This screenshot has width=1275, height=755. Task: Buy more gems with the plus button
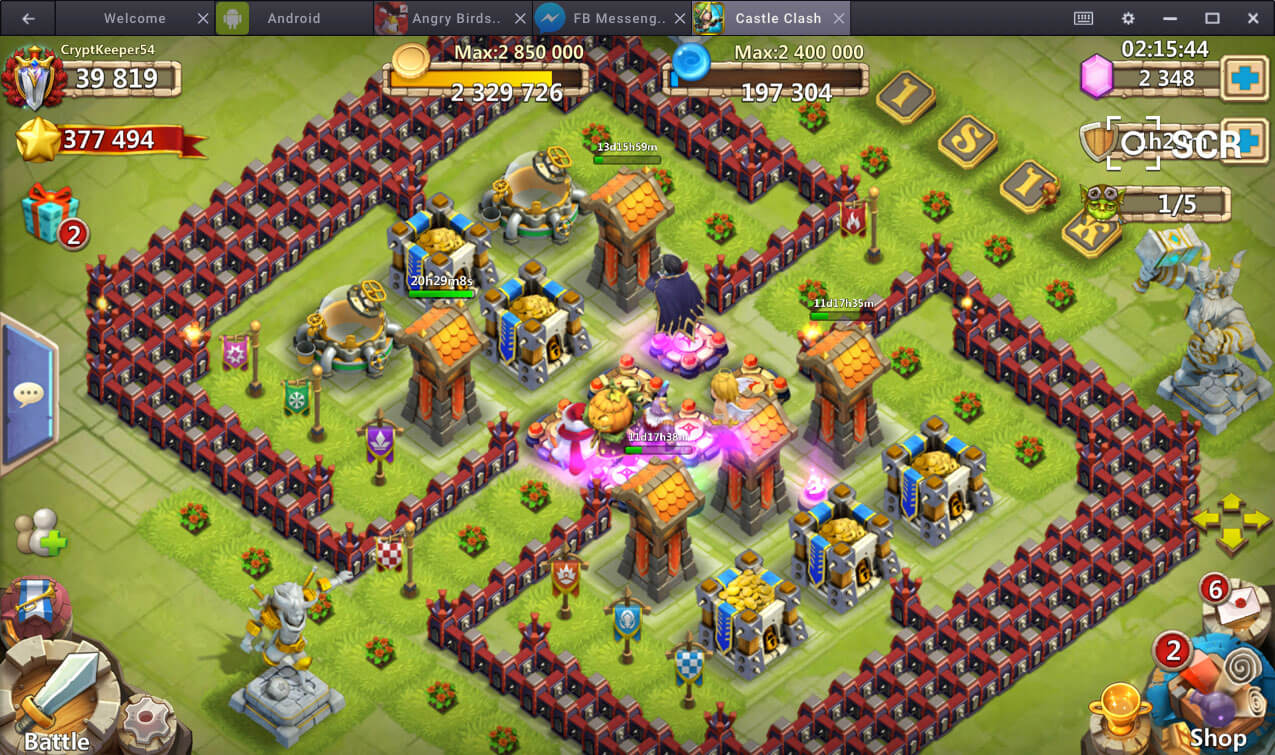tap(1246, 78)
